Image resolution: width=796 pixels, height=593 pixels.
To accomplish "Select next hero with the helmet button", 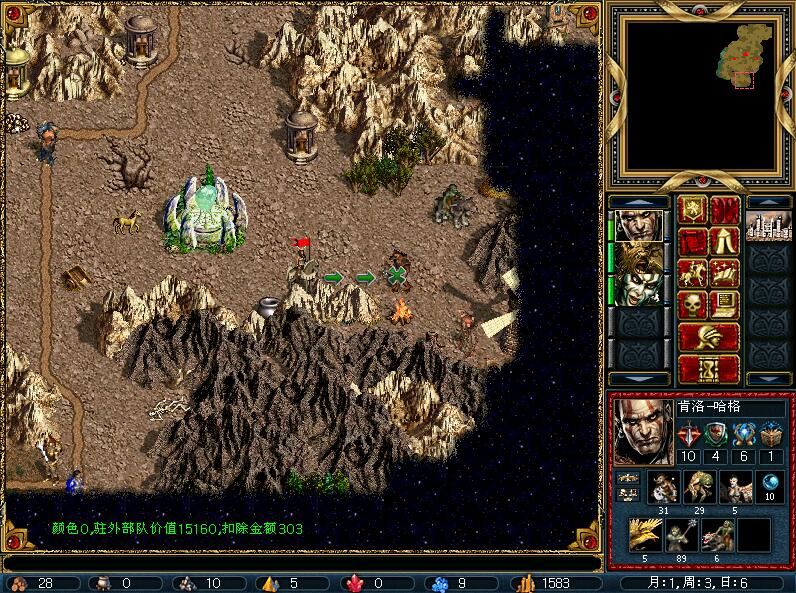I will (709, 337).
